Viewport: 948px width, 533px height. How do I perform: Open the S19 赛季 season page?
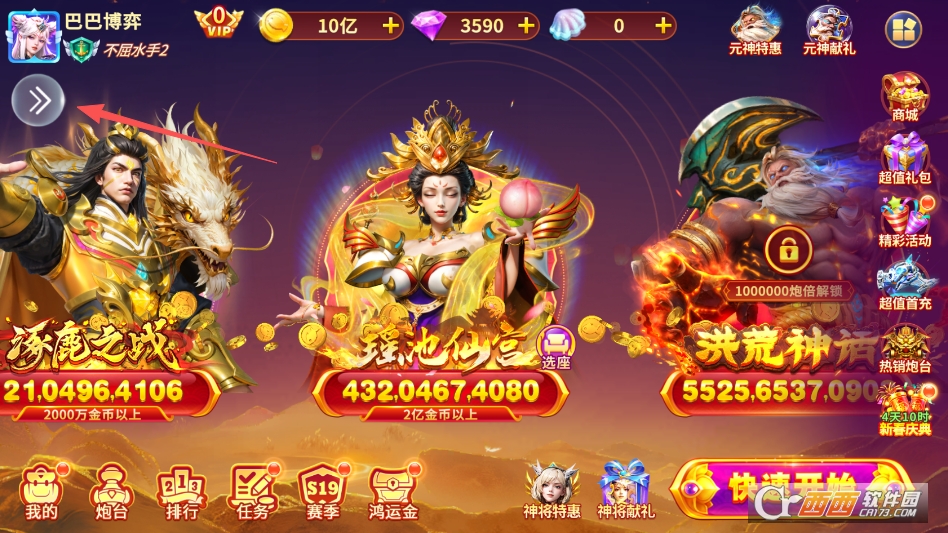[x=322, y=493]
